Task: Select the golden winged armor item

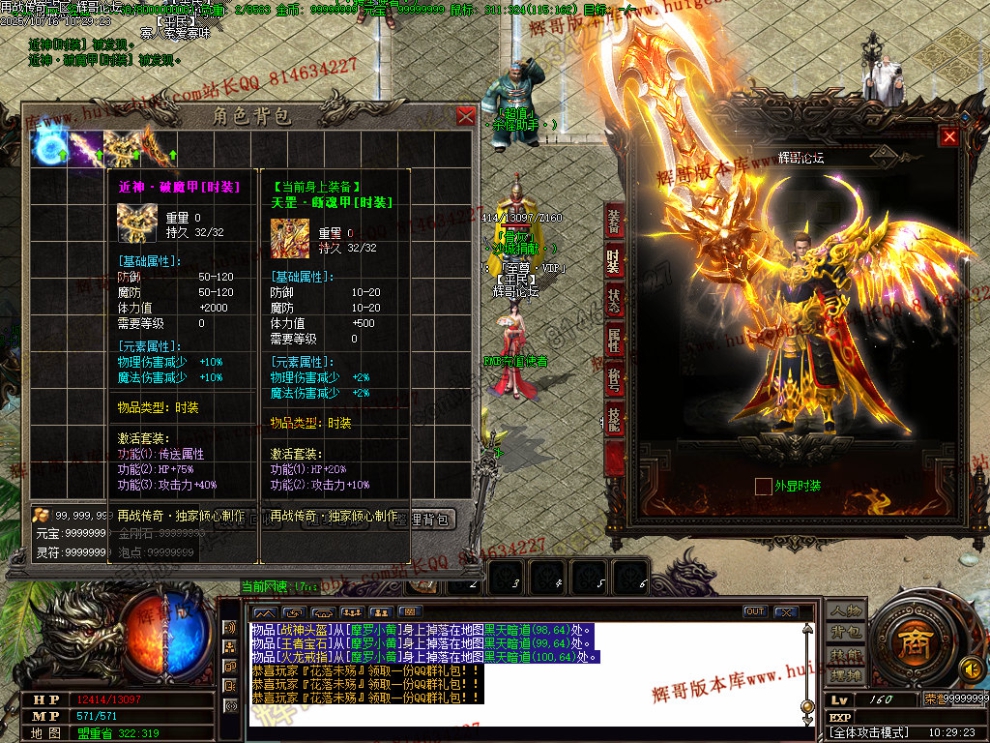Action: 122,146
